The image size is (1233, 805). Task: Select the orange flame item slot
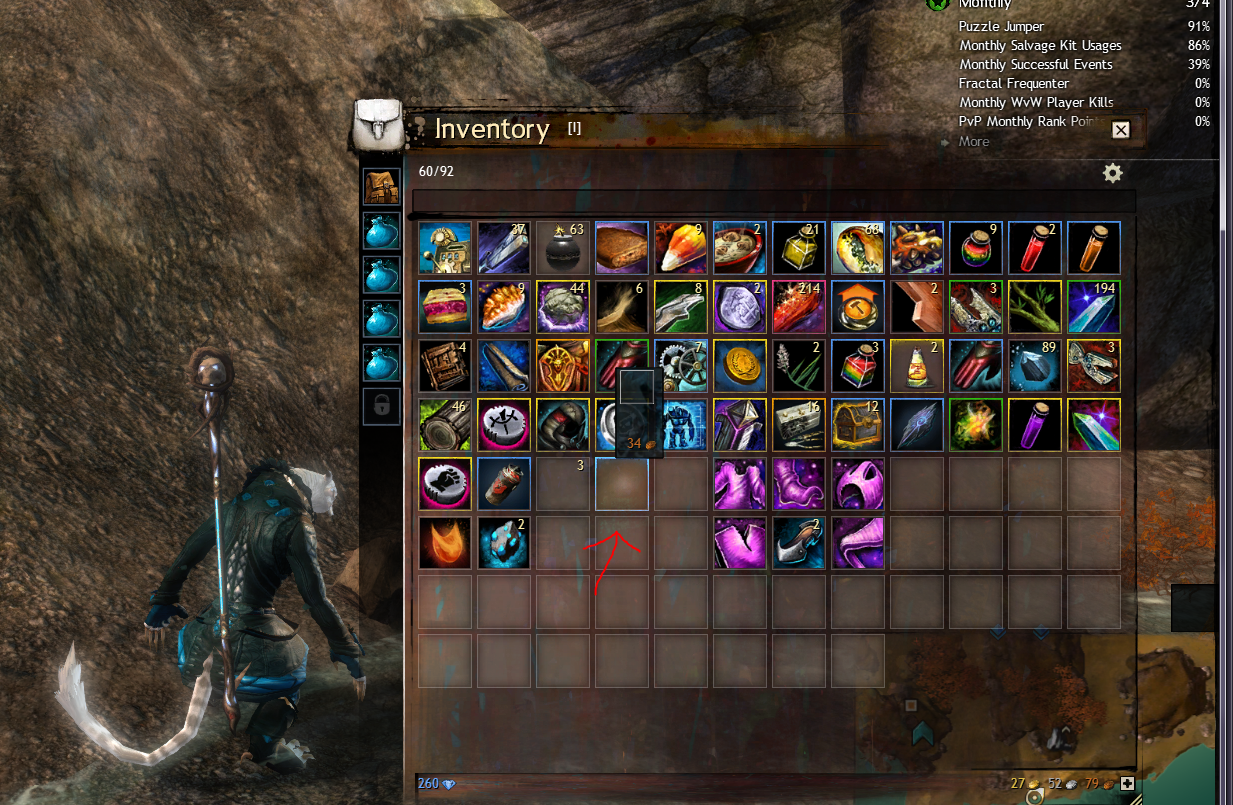tap(445, 543)
